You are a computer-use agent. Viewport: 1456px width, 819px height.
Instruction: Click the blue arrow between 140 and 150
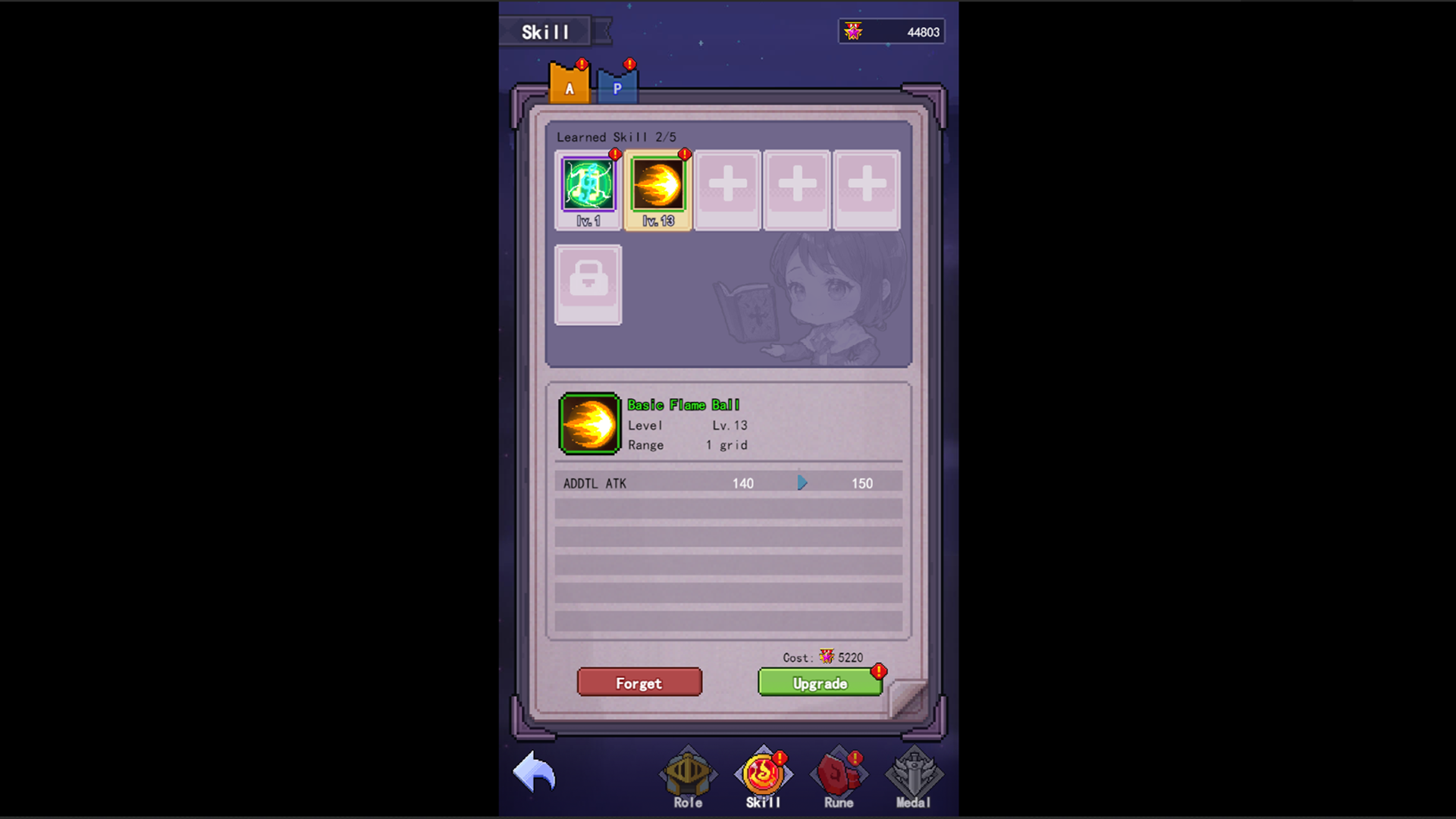pos(802,482)
